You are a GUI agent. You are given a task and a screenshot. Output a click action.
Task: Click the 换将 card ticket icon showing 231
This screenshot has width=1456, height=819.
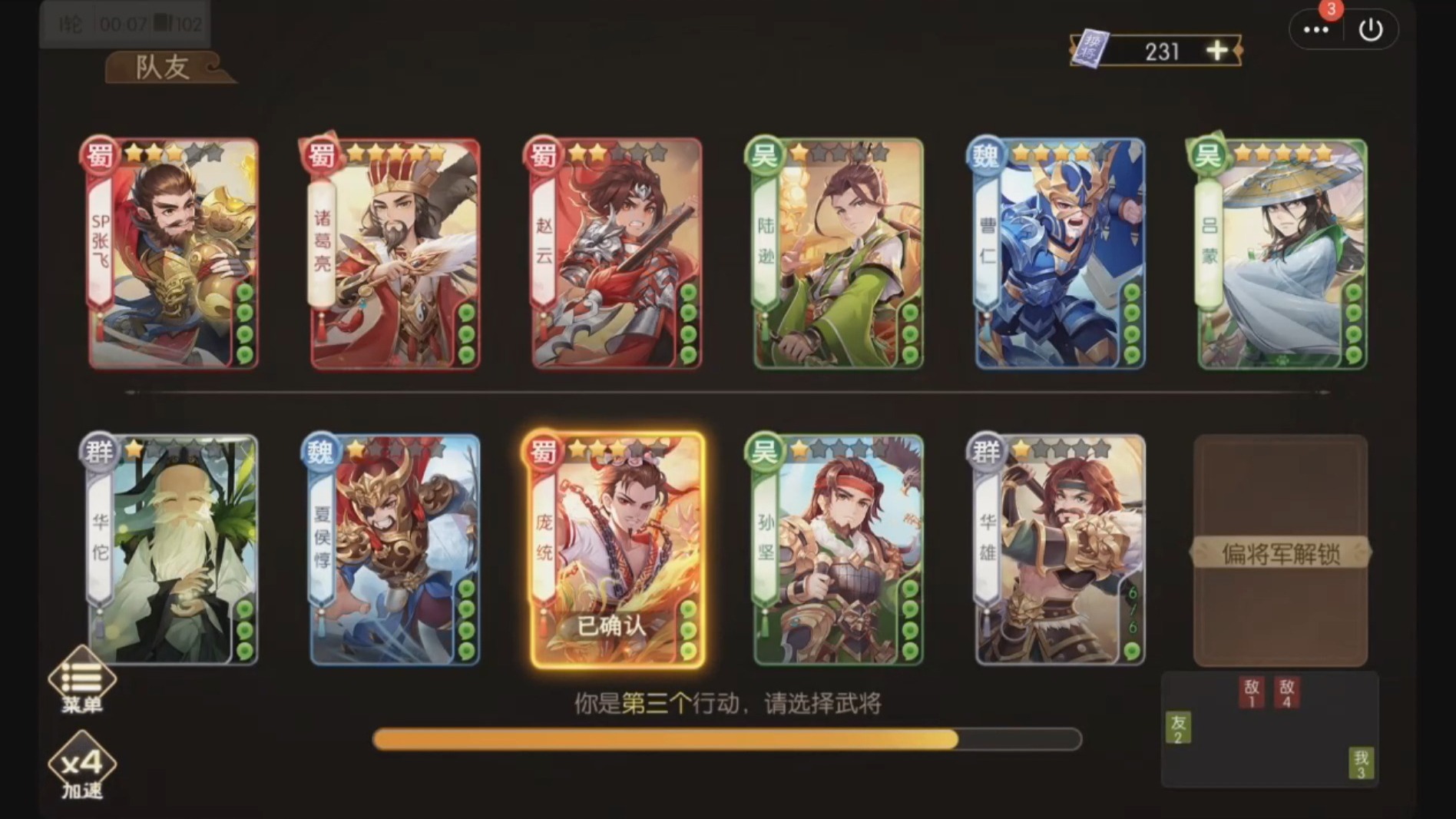1094,49
